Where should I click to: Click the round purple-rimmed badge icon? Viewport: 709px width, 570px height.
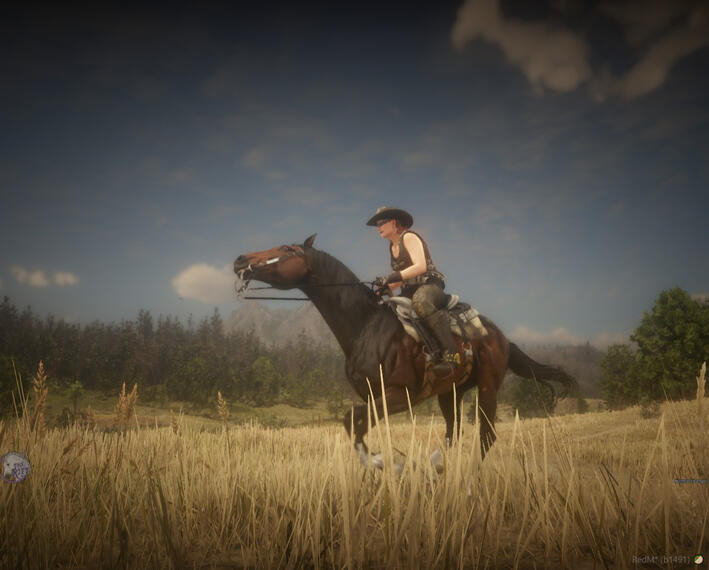coord(15,467)
